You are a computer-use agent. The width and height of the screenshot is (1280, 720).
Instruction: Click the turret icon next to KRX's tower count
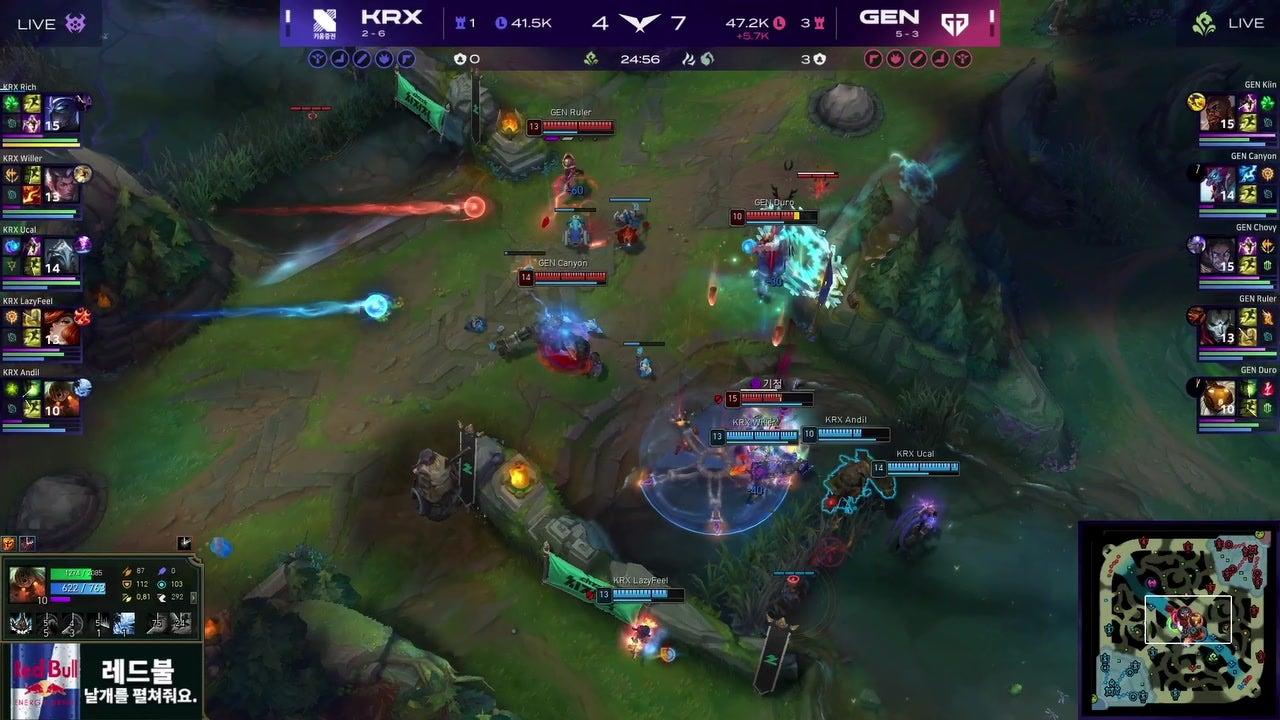459,22
